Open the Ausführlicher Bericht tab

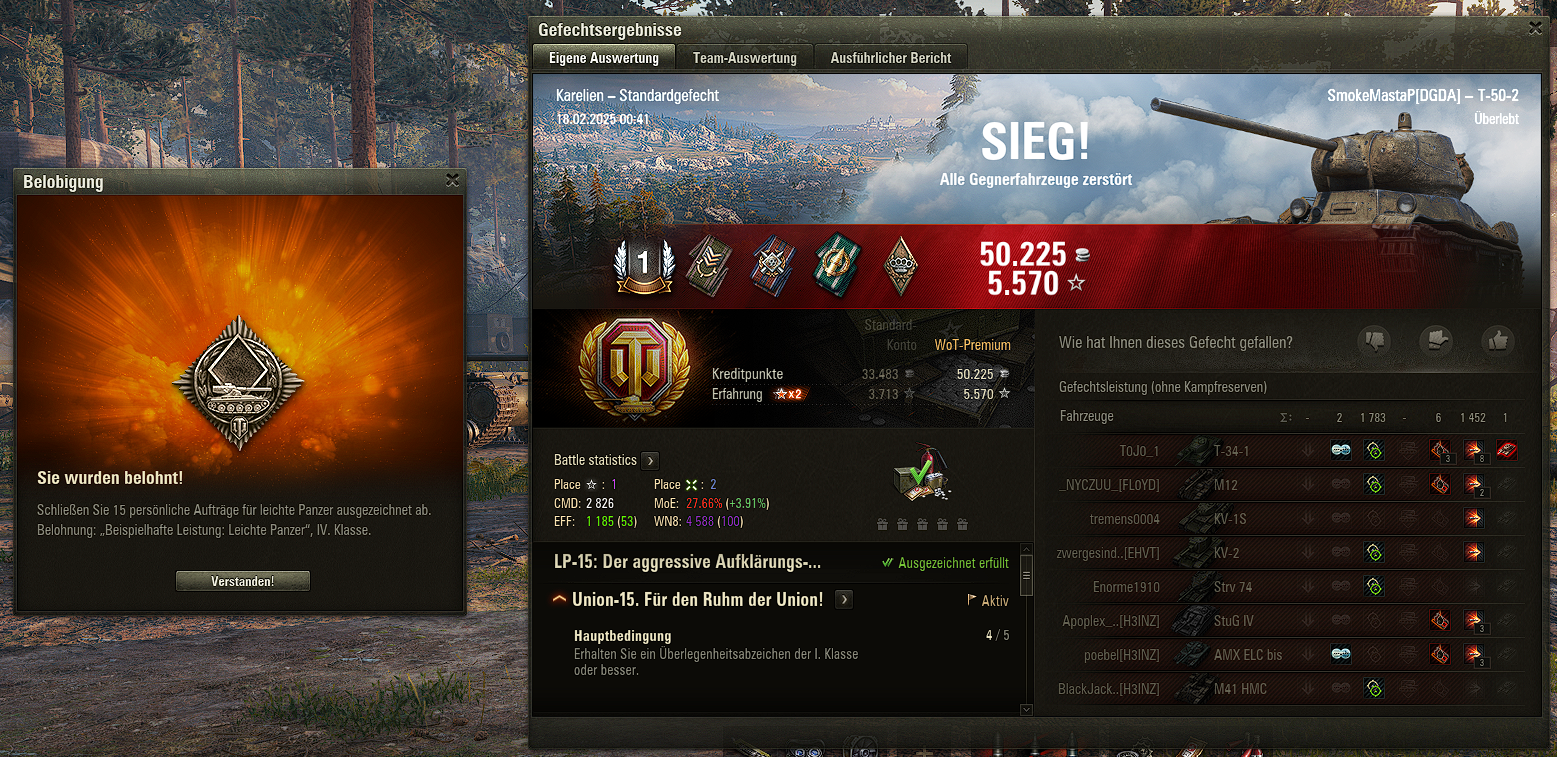tap(892, 57)
